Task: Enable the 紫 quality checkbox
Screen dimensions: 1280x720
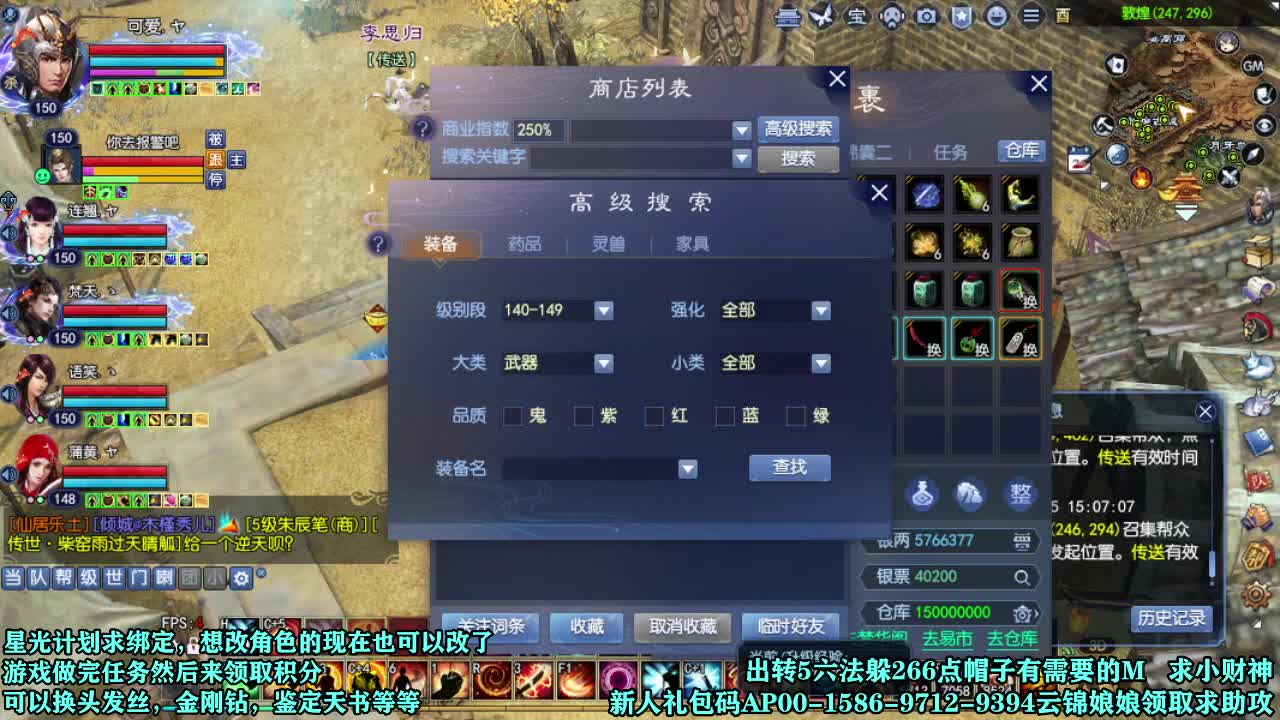Action: 585,416
